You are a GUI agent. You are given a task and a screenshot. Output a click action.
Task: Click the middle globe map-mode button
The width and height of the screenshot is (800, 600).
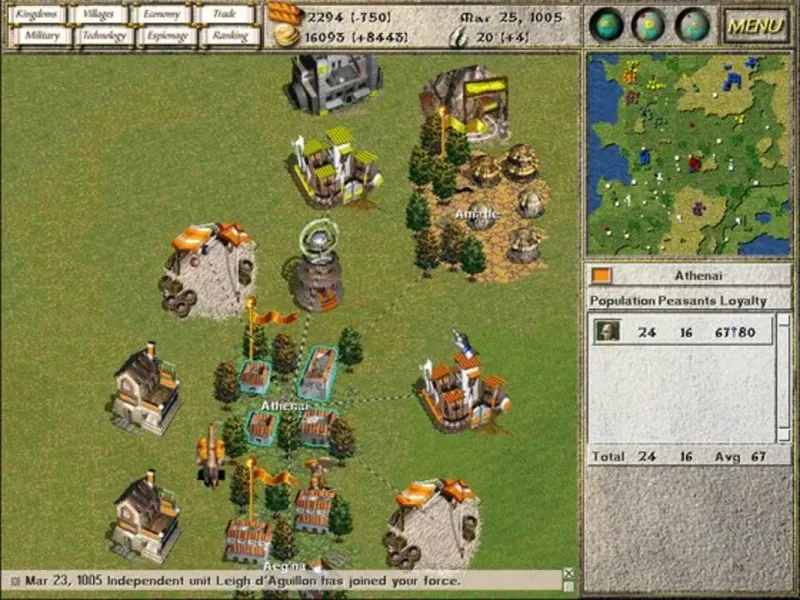[x=649, y=25]
